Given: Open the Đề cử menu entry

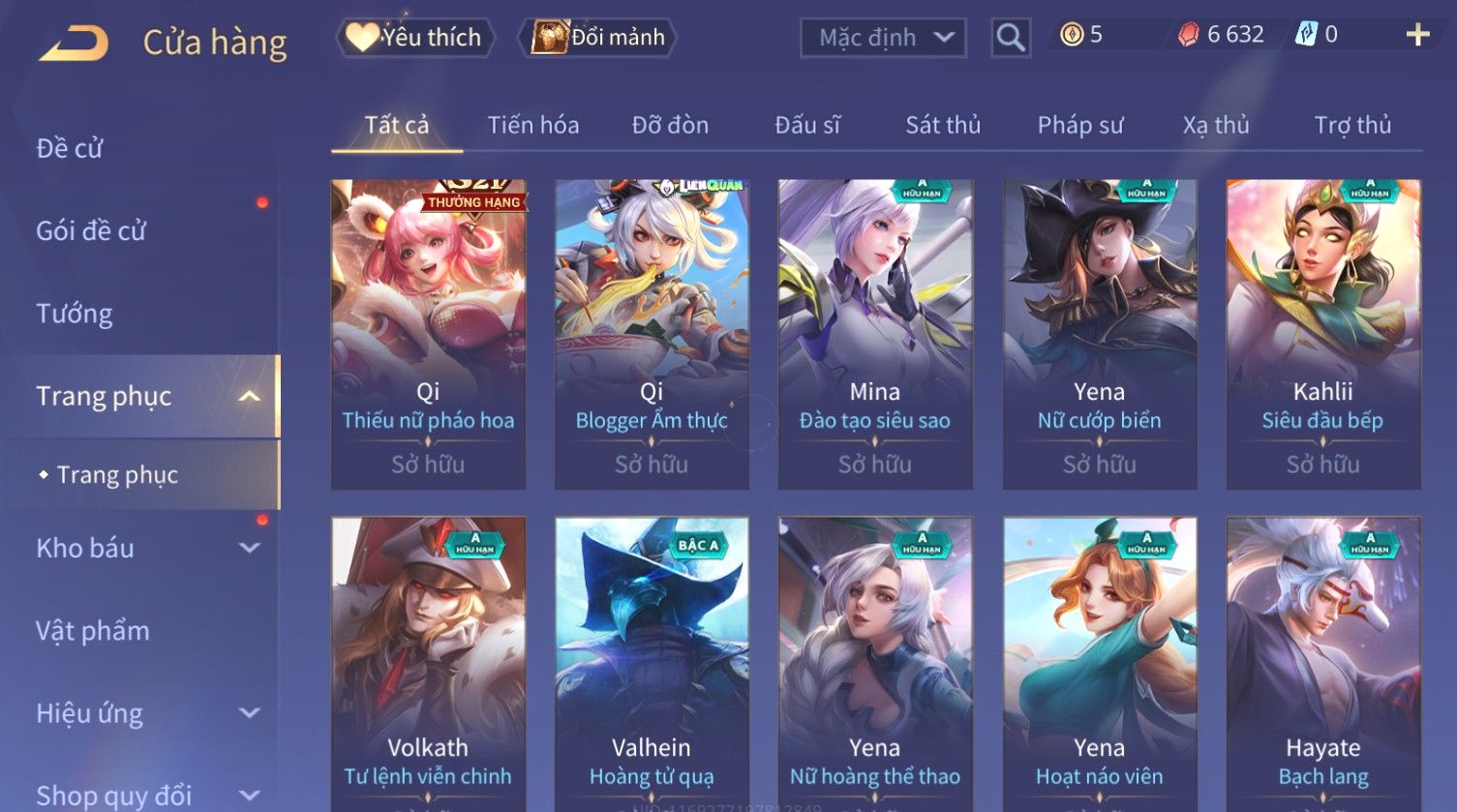Looking at the screenshot, I should pyautogui.click(x=70, y=148).
